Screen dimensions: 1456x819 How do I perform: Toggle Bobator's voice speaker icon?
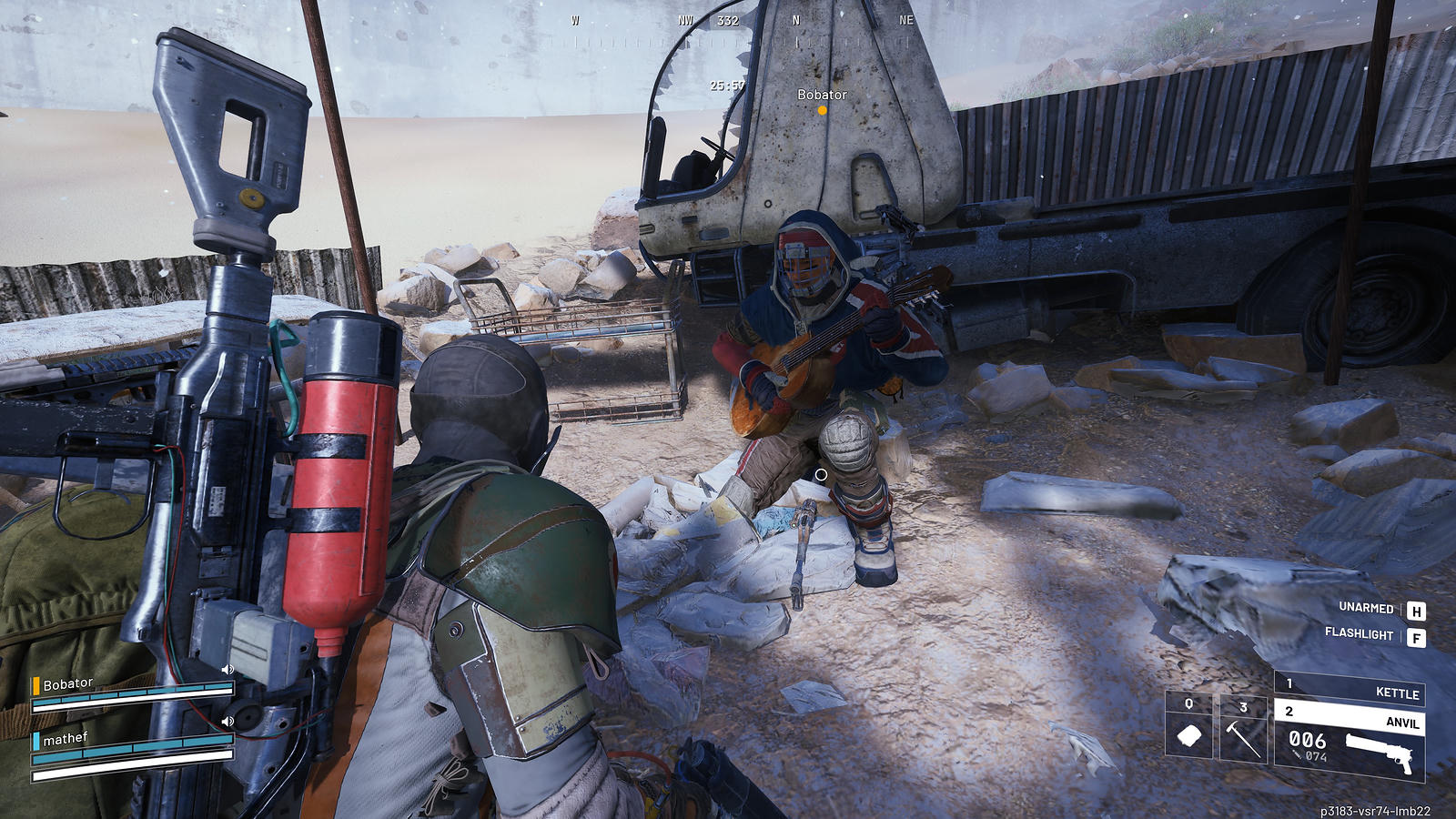click(x=227, y=670)
